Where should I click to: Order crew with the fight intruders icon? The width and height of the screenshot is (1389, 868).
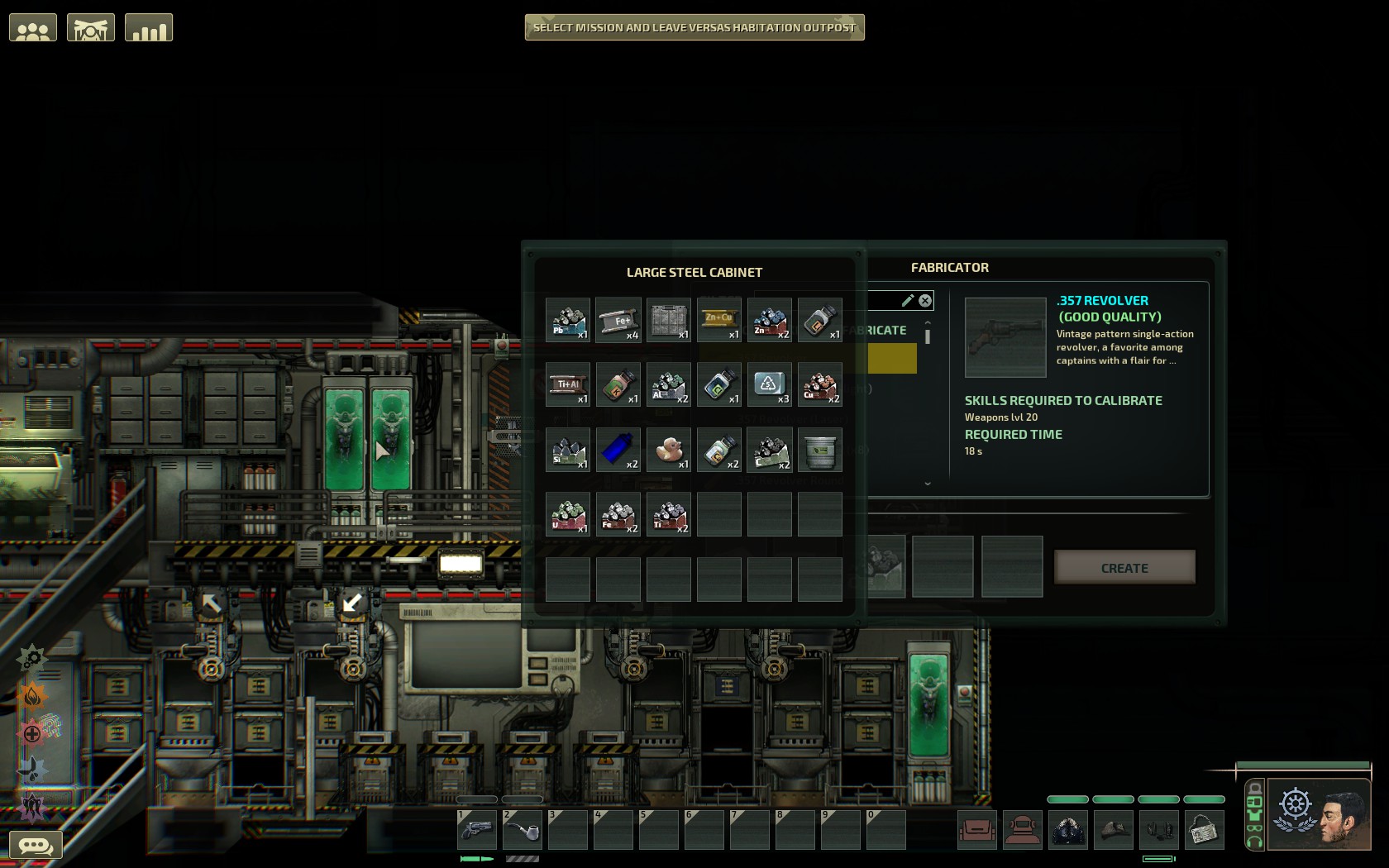point(31,806)
